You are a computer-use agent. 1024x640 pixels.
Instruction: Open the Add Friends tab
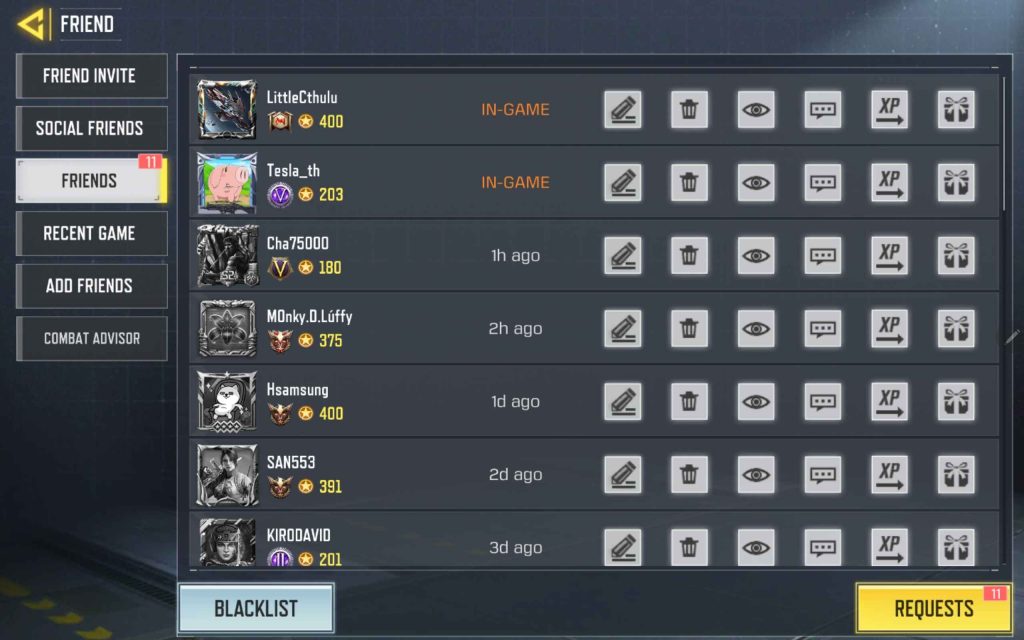[x=90, y=286]
